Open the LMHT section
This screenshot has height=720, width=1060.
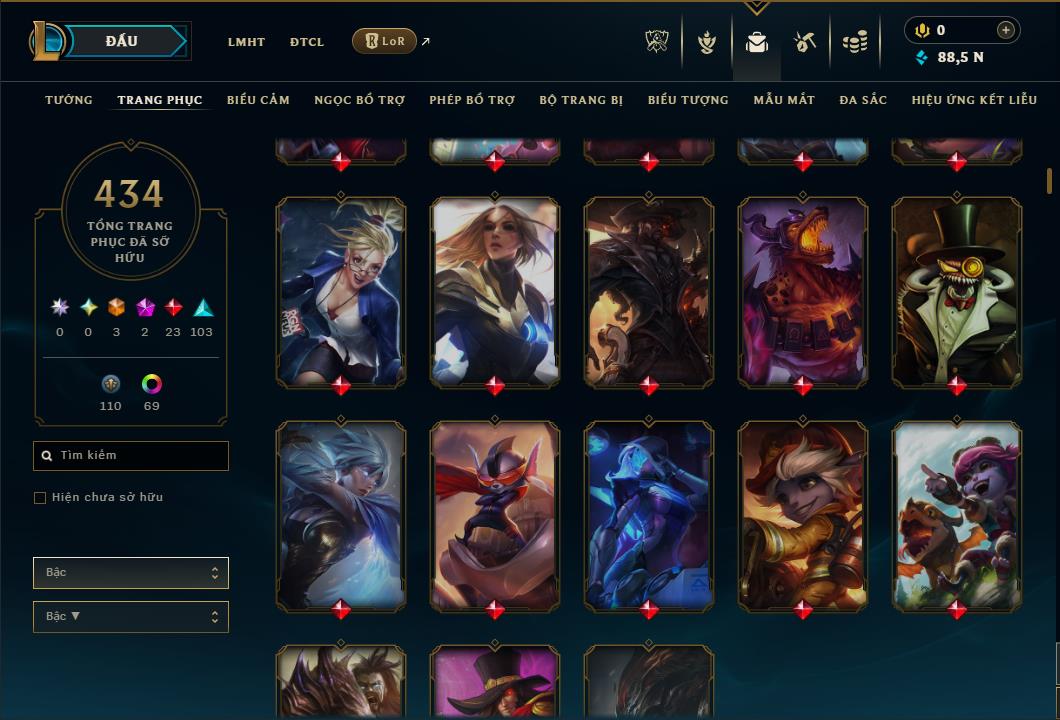click(246, 42)
